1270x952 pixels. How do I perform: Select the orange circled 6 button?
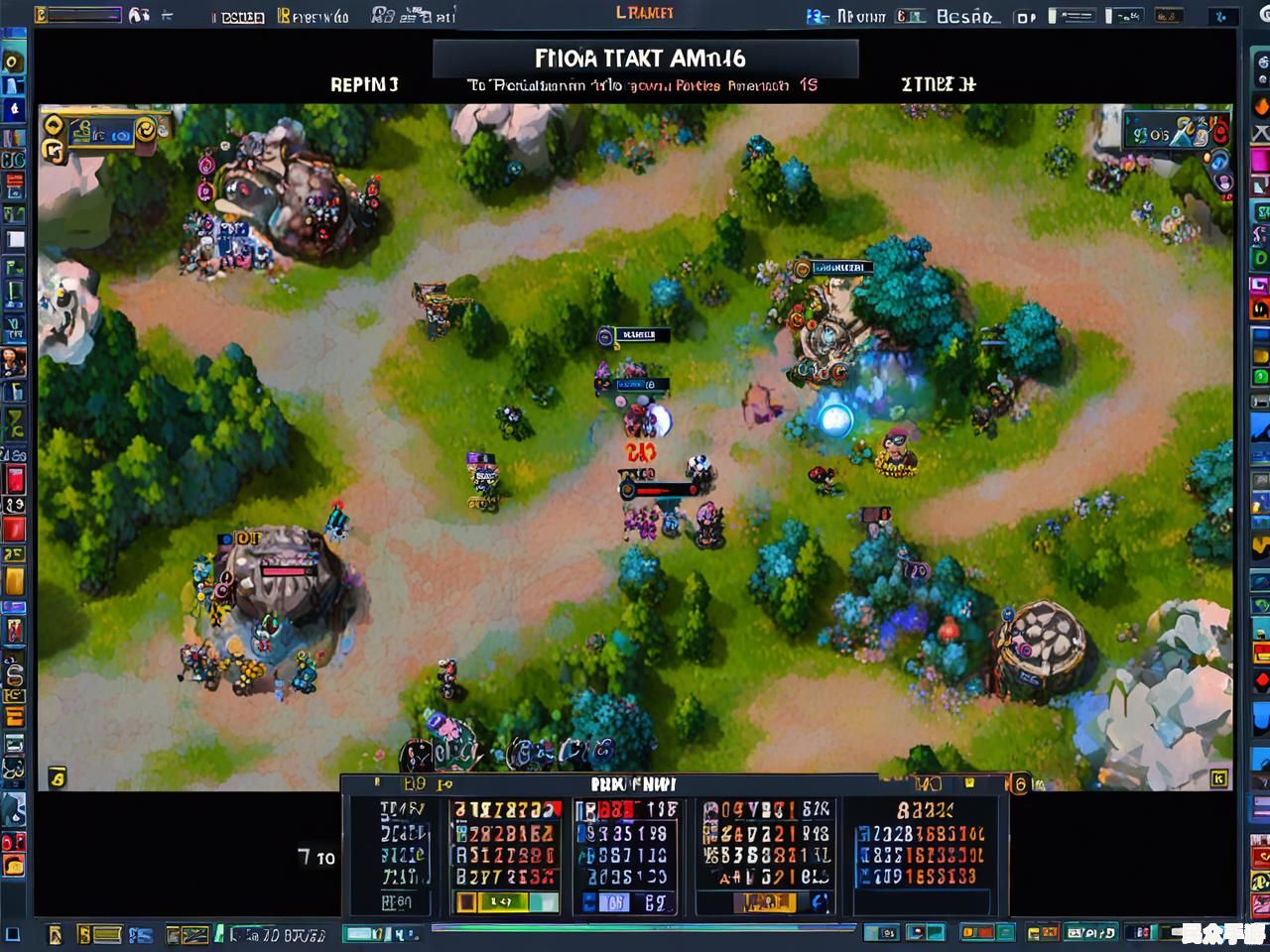coord(1019,783)
